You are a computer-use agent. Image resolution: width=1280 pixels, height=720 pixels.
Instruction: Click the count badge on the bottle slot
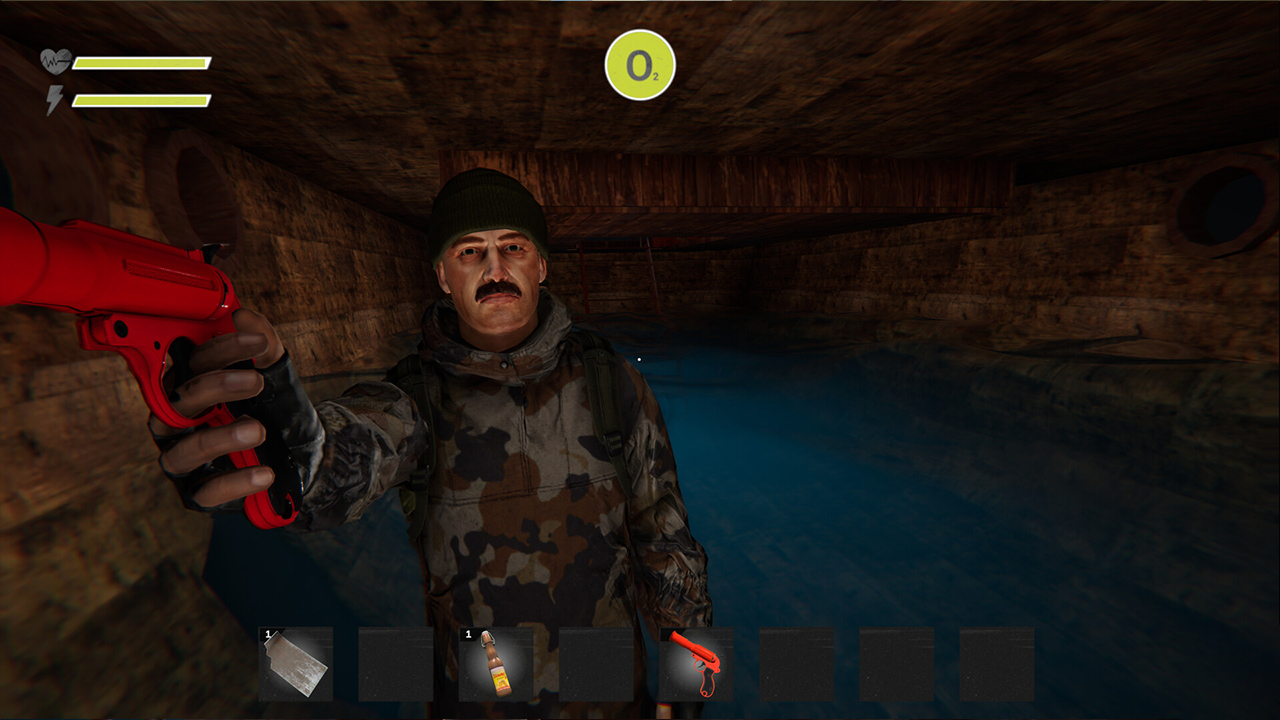pyautogui.click(x=467, y=634)
